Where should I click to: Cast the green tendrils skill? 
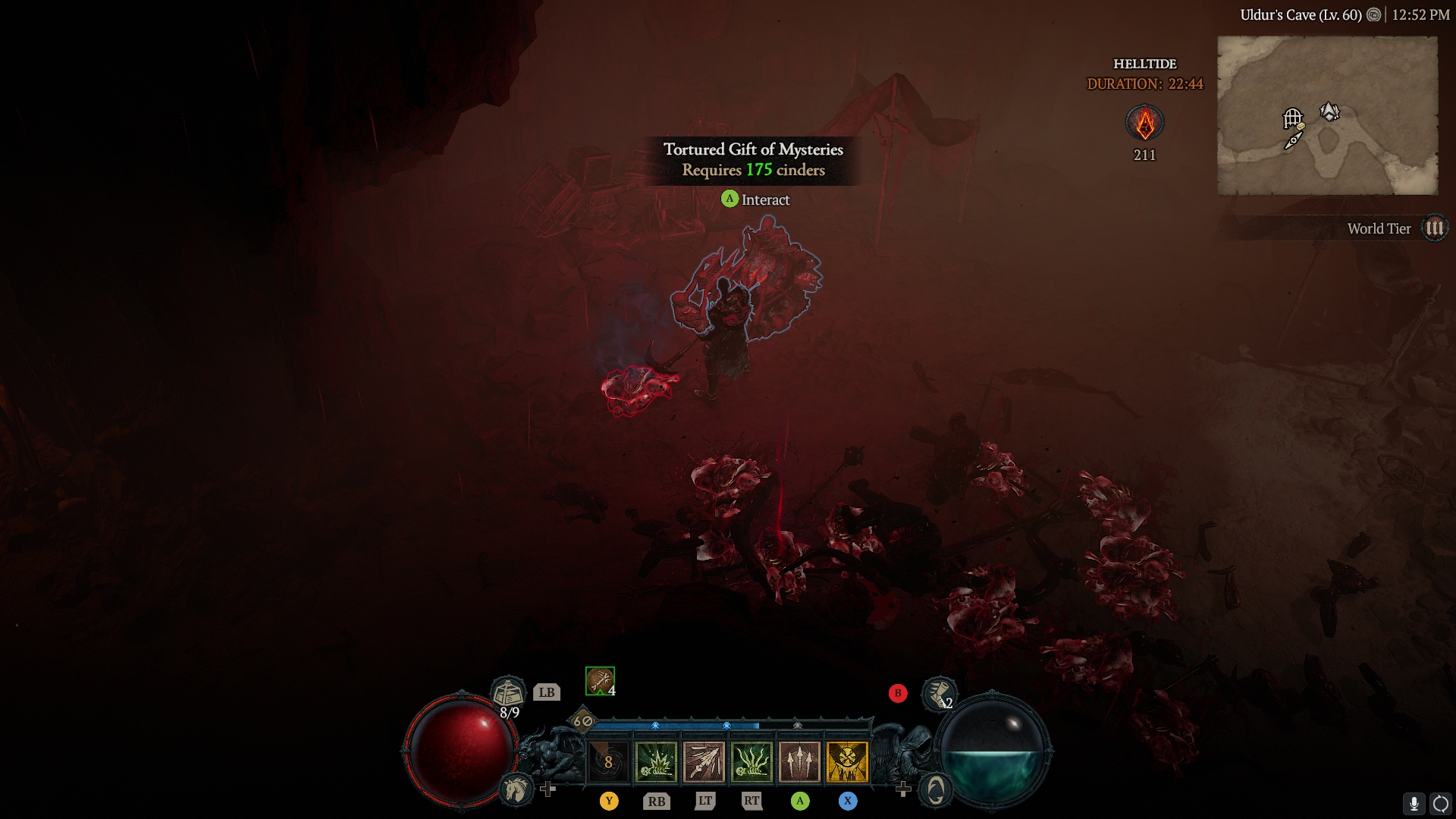coord(752,762)
